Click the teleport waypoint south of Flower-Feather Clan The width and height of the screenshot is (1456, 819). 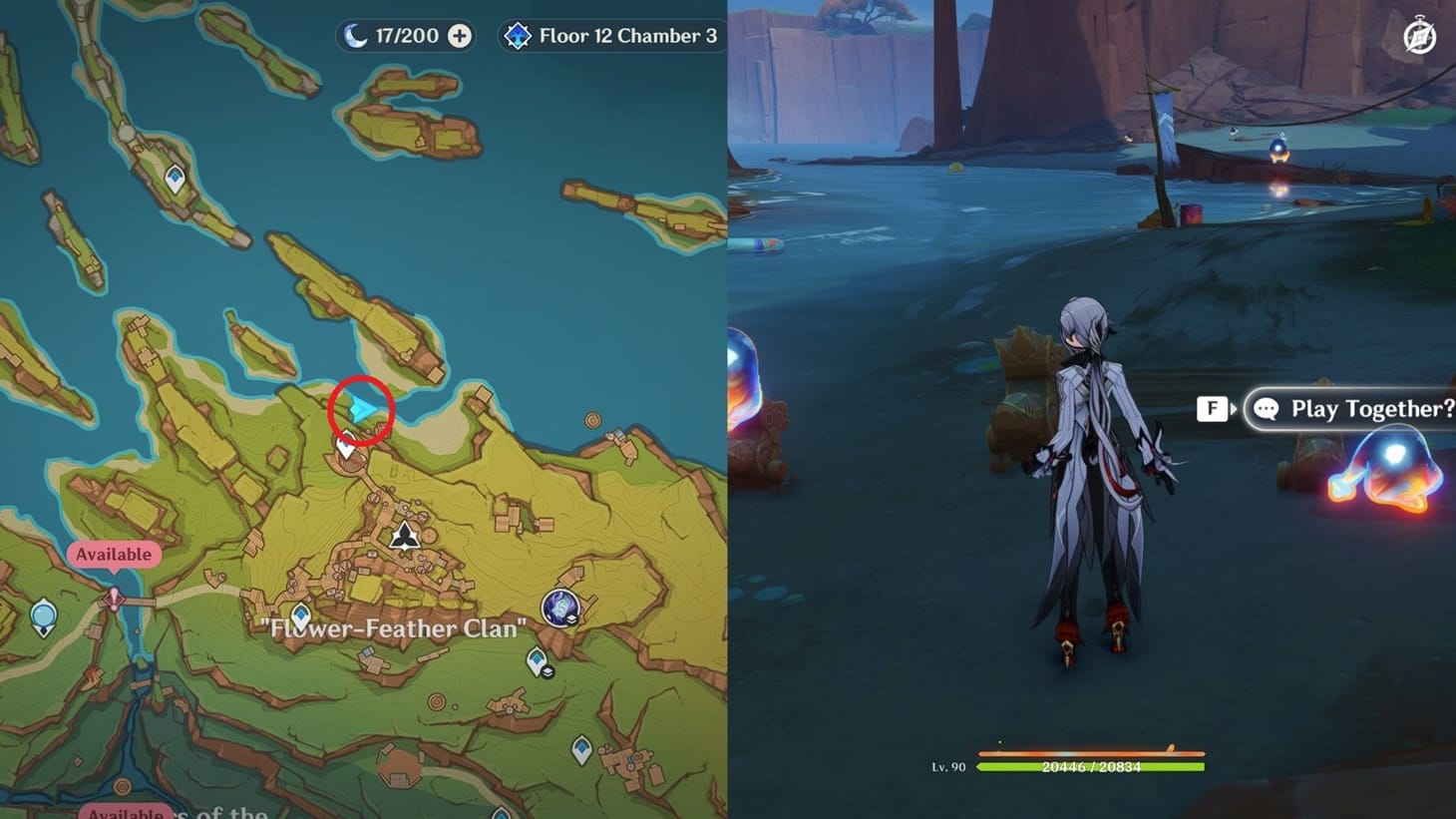click(536, 659)
